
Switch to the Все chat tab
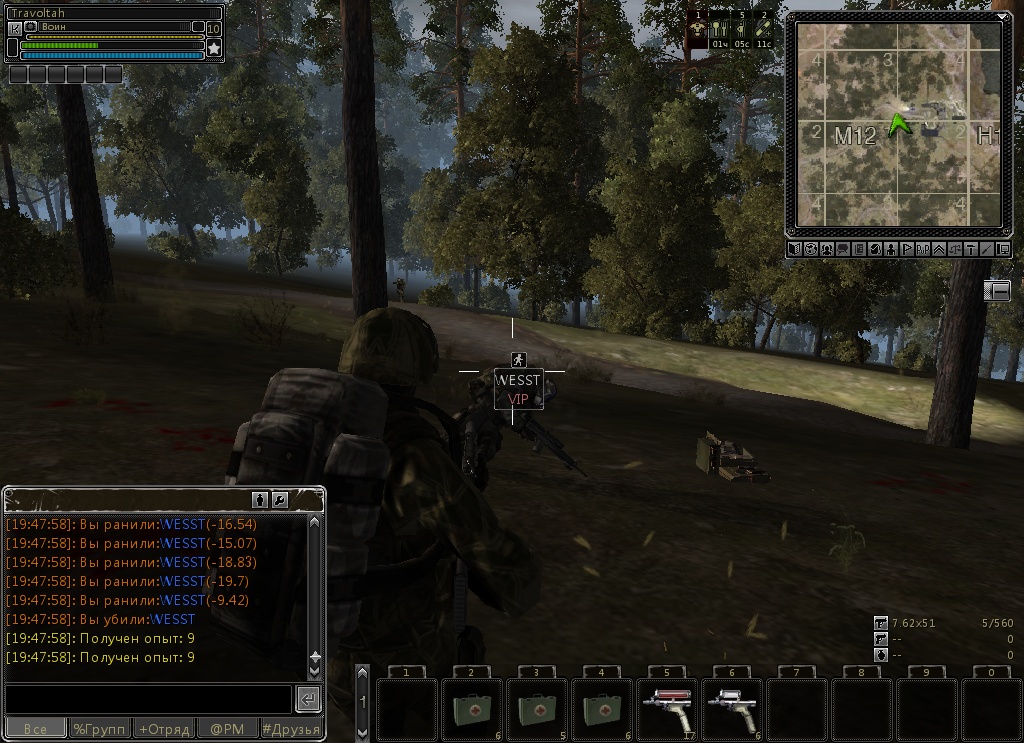click(x=35, y=729)
